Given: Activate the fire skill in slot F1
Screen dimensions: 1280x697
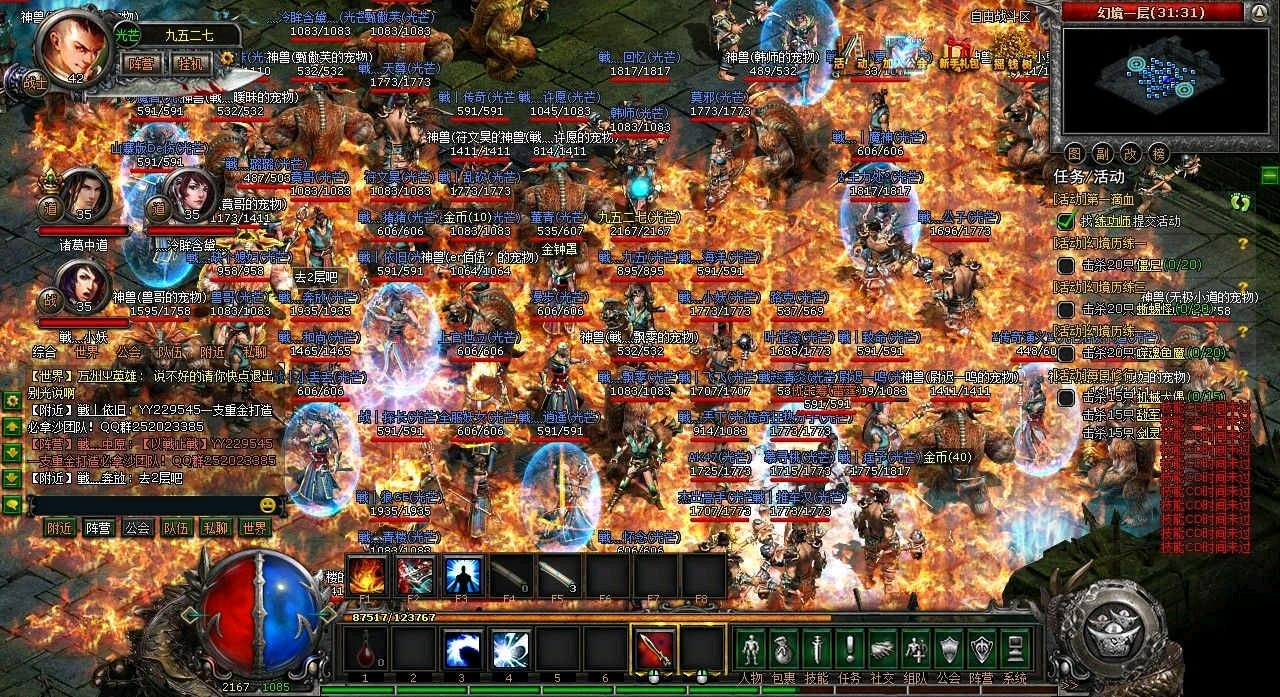Looking at the screenshot, I should (367, 575).
